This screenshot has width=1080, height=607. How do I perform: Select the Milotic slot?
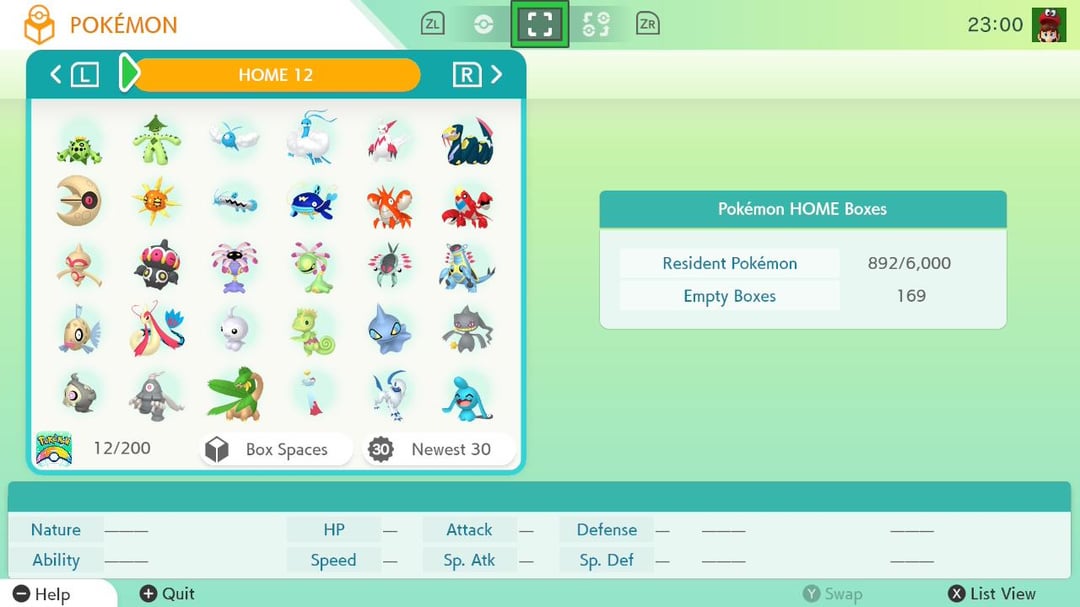point(157,330)
